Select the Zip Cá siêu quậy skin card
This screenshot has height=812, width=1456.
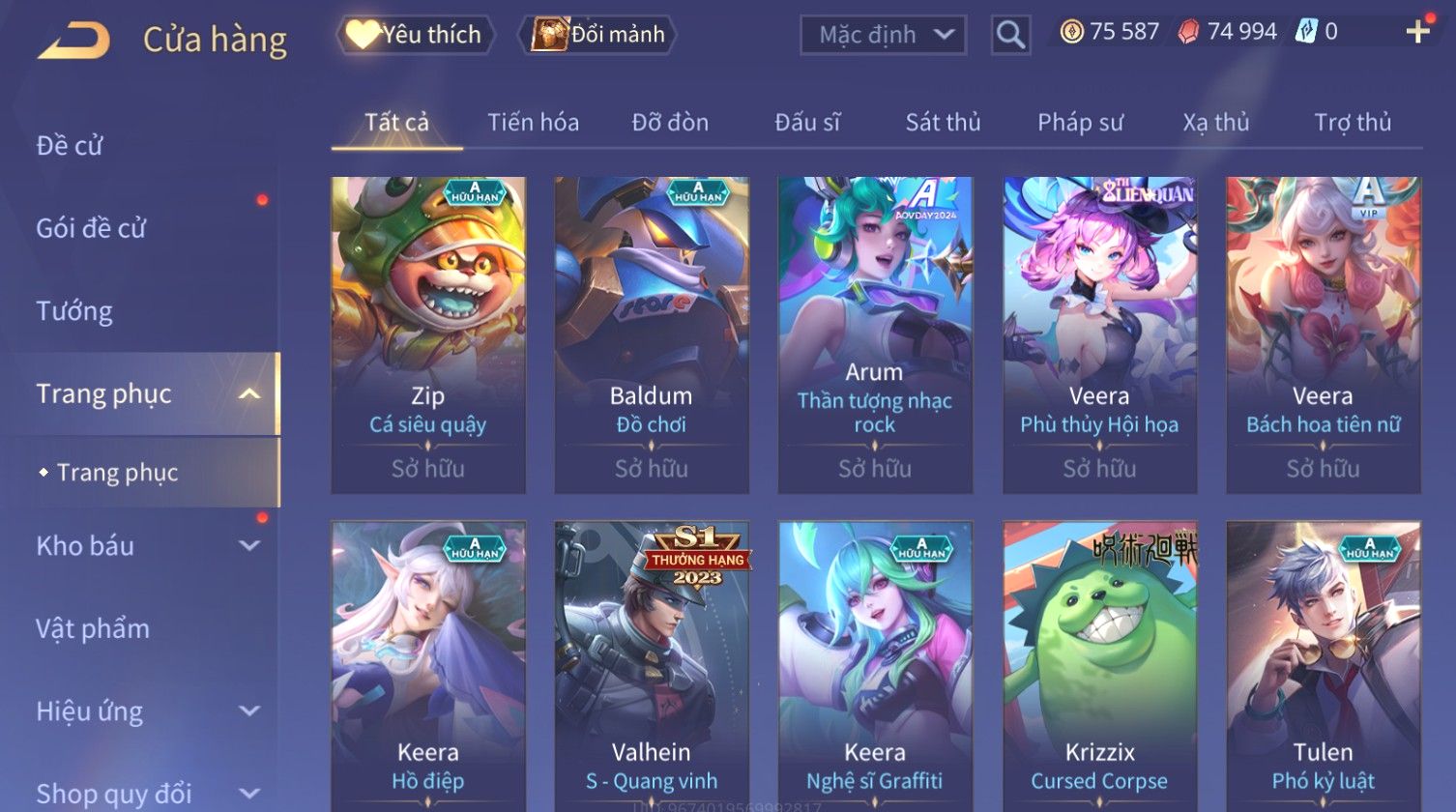coord(428,333)
